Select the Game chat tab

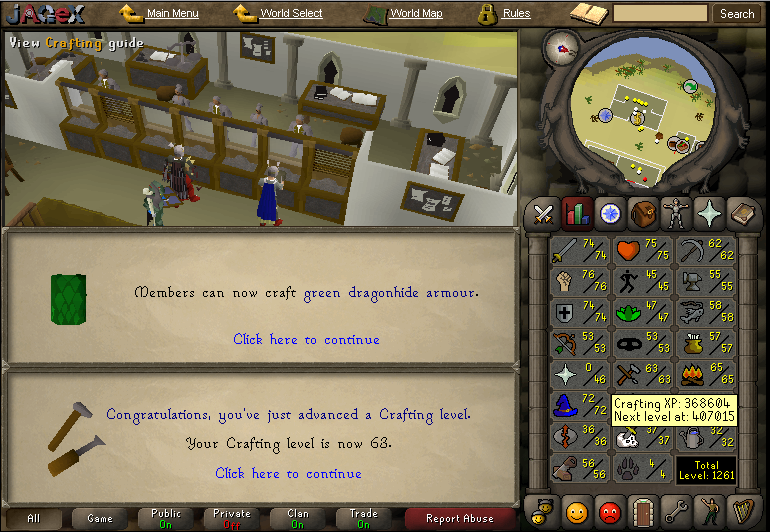coord(100,519)
